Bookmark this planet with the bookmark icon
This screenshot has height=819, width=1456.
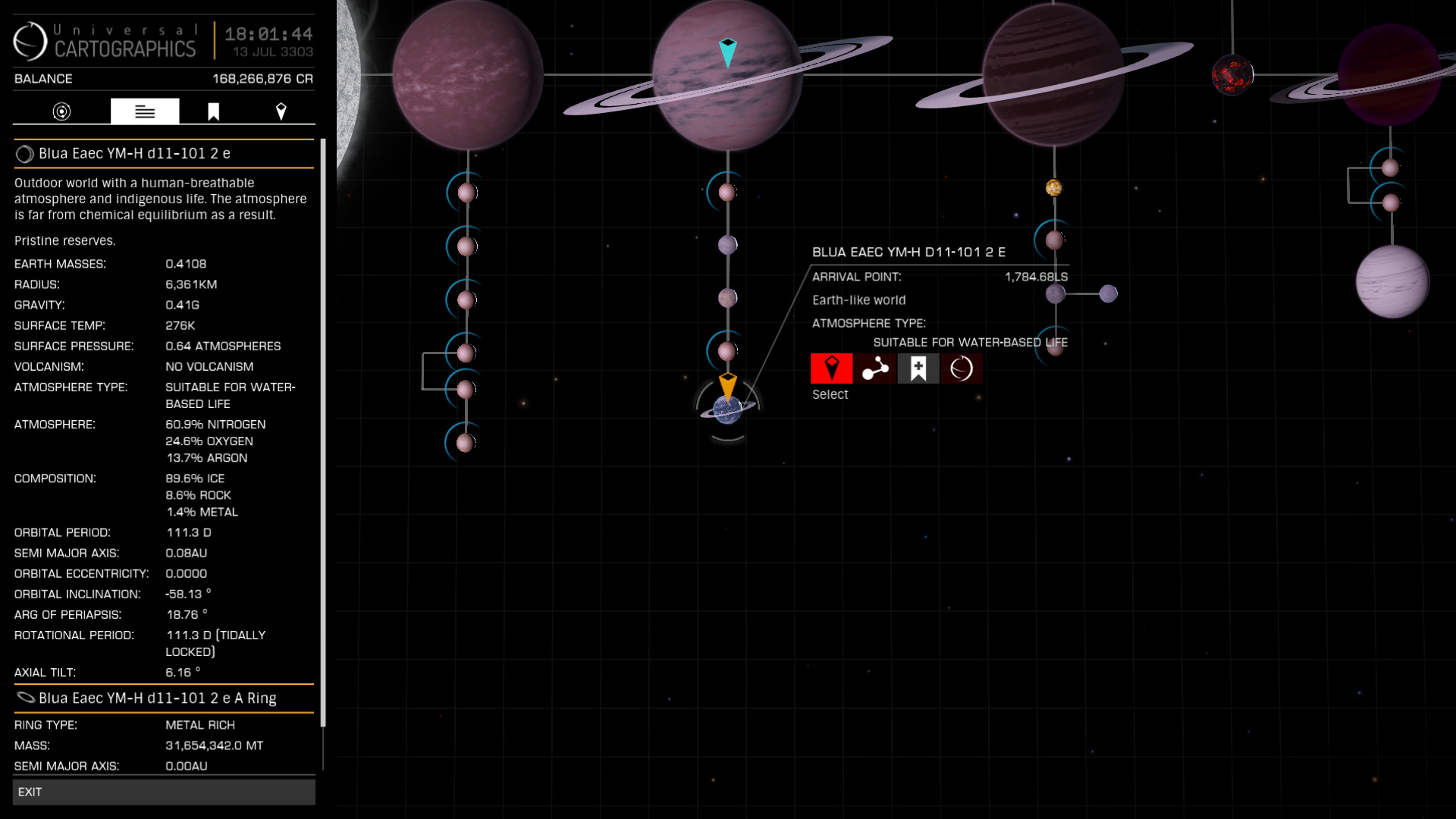918,369
